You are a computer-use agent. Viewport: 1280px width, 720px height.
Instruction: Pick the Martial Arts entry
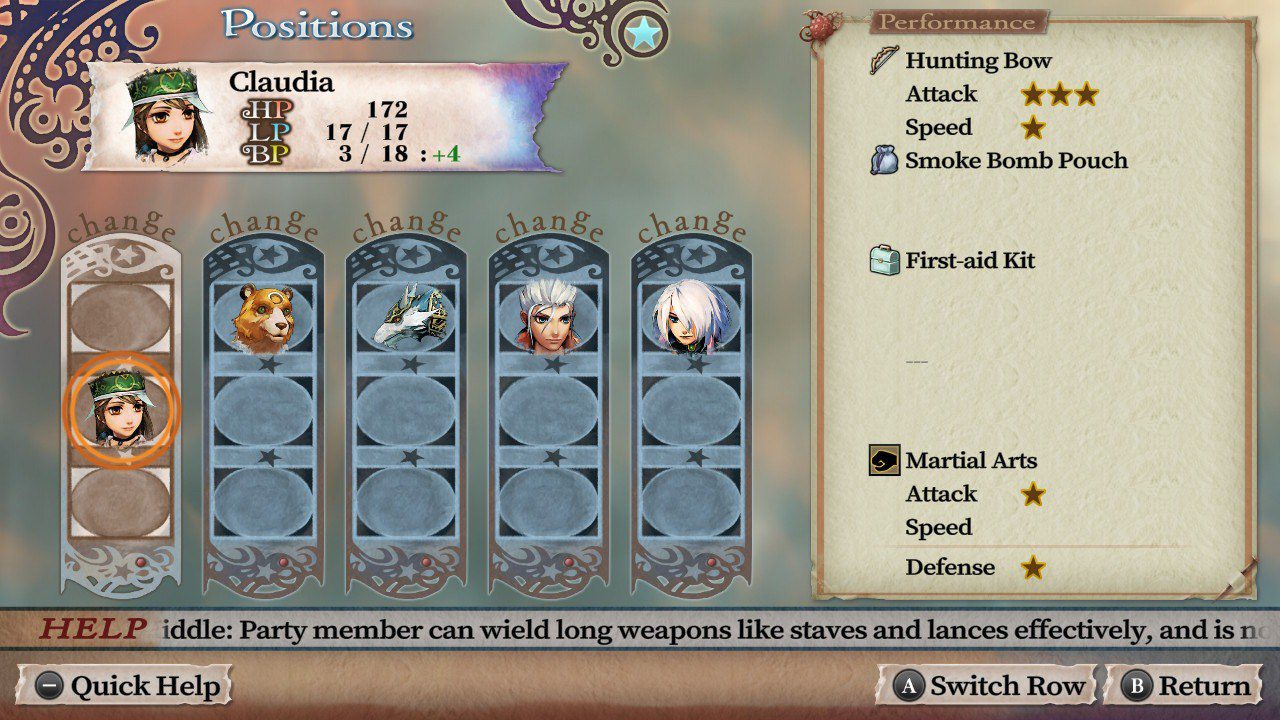(970, 461)
